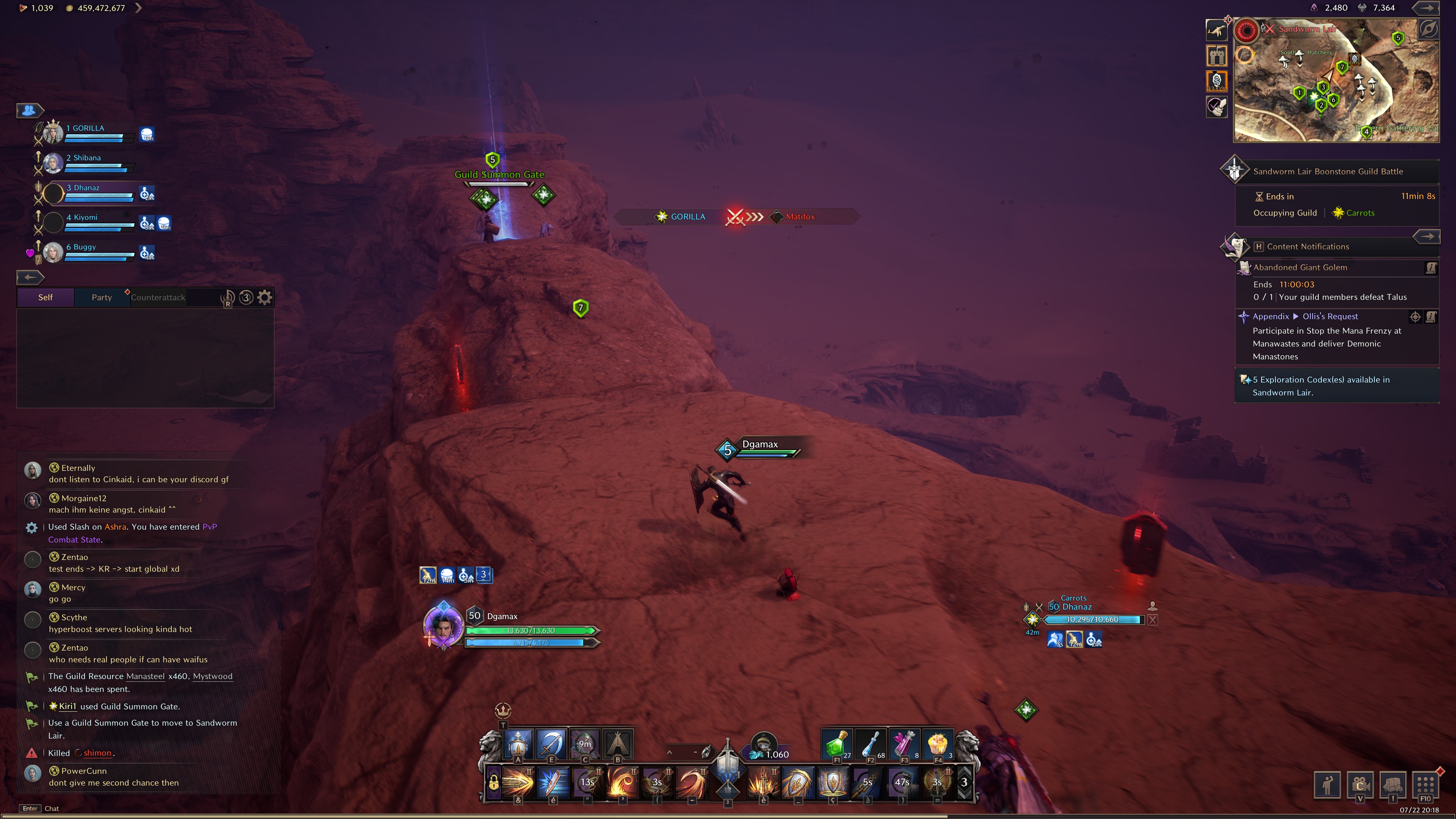1456x819 pixels.
Task: Open the main menu grid button
Action: [x=1426, y=784]
